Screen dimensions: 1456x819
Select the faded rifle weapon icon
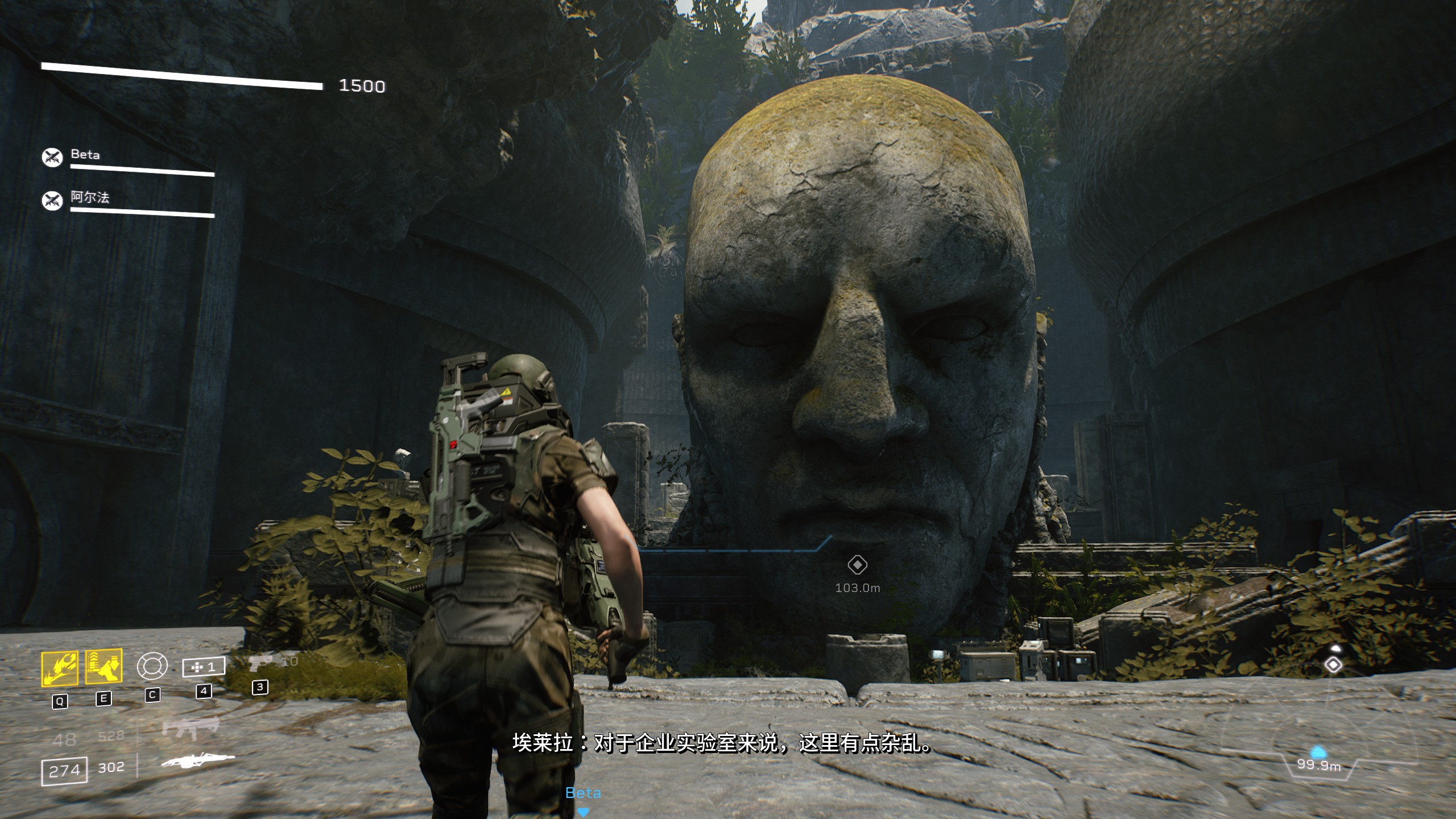point(191,728)
